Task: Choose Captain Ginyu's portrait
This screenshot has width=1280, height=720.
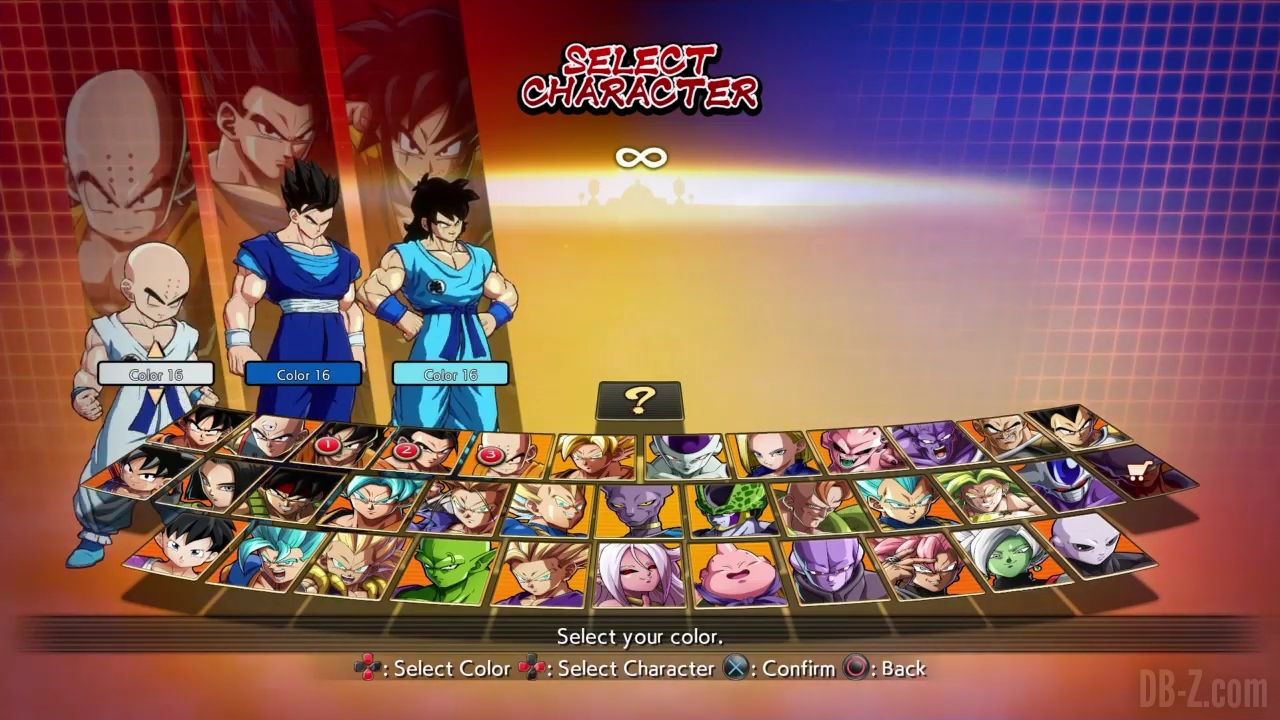Action: (933, 443)
